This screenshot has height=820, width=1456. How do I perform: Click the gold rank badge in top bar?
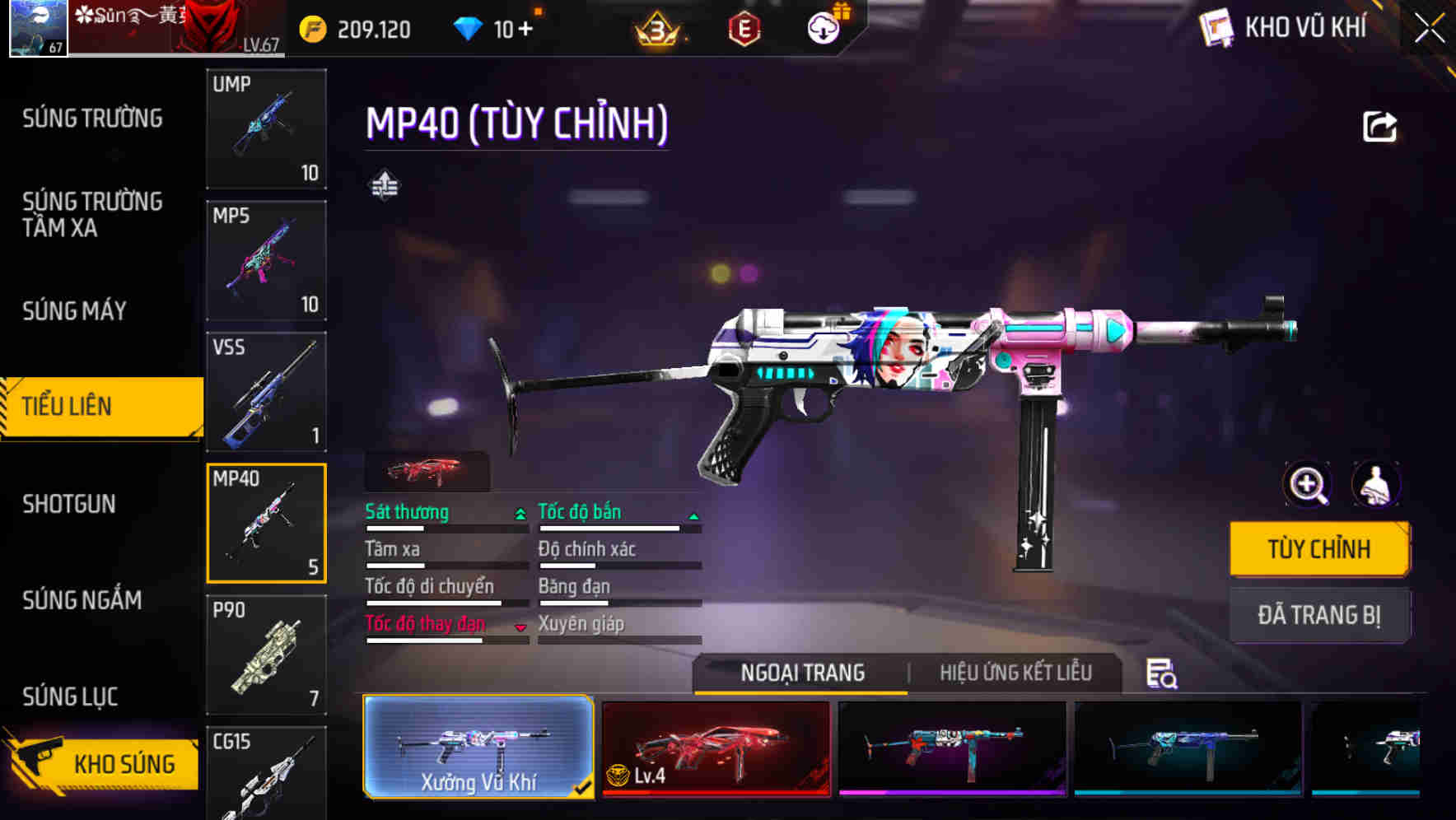click(x=656, y=27)
